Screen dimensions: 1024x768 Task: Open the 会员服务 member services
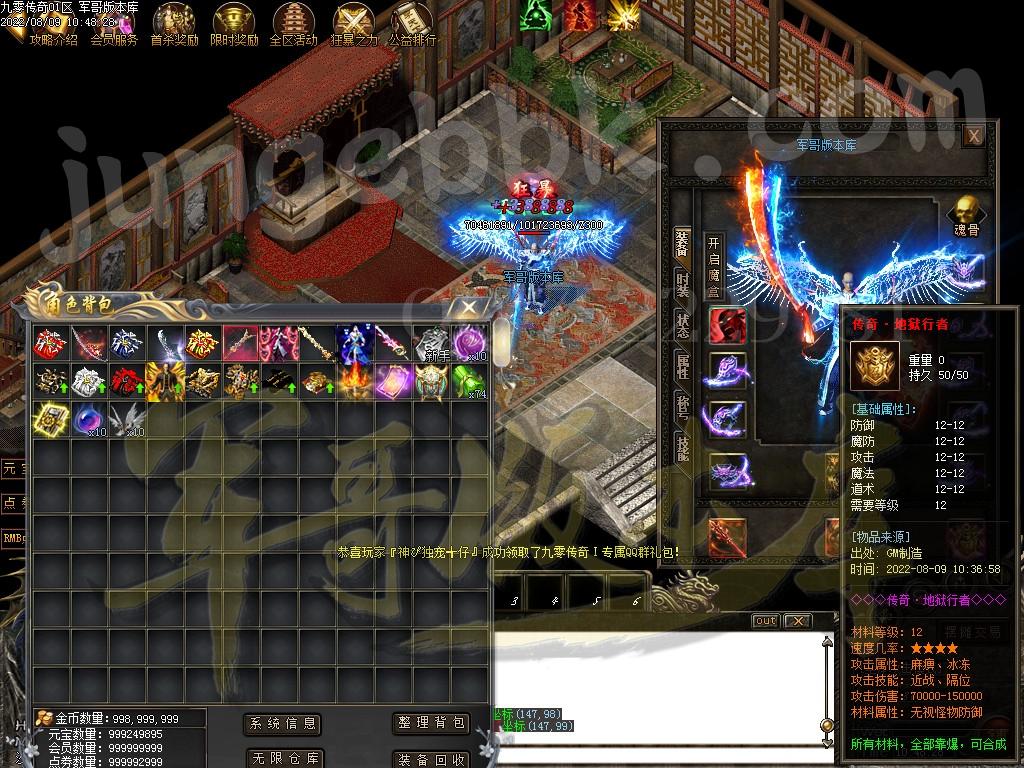click(x=114, y=24)
